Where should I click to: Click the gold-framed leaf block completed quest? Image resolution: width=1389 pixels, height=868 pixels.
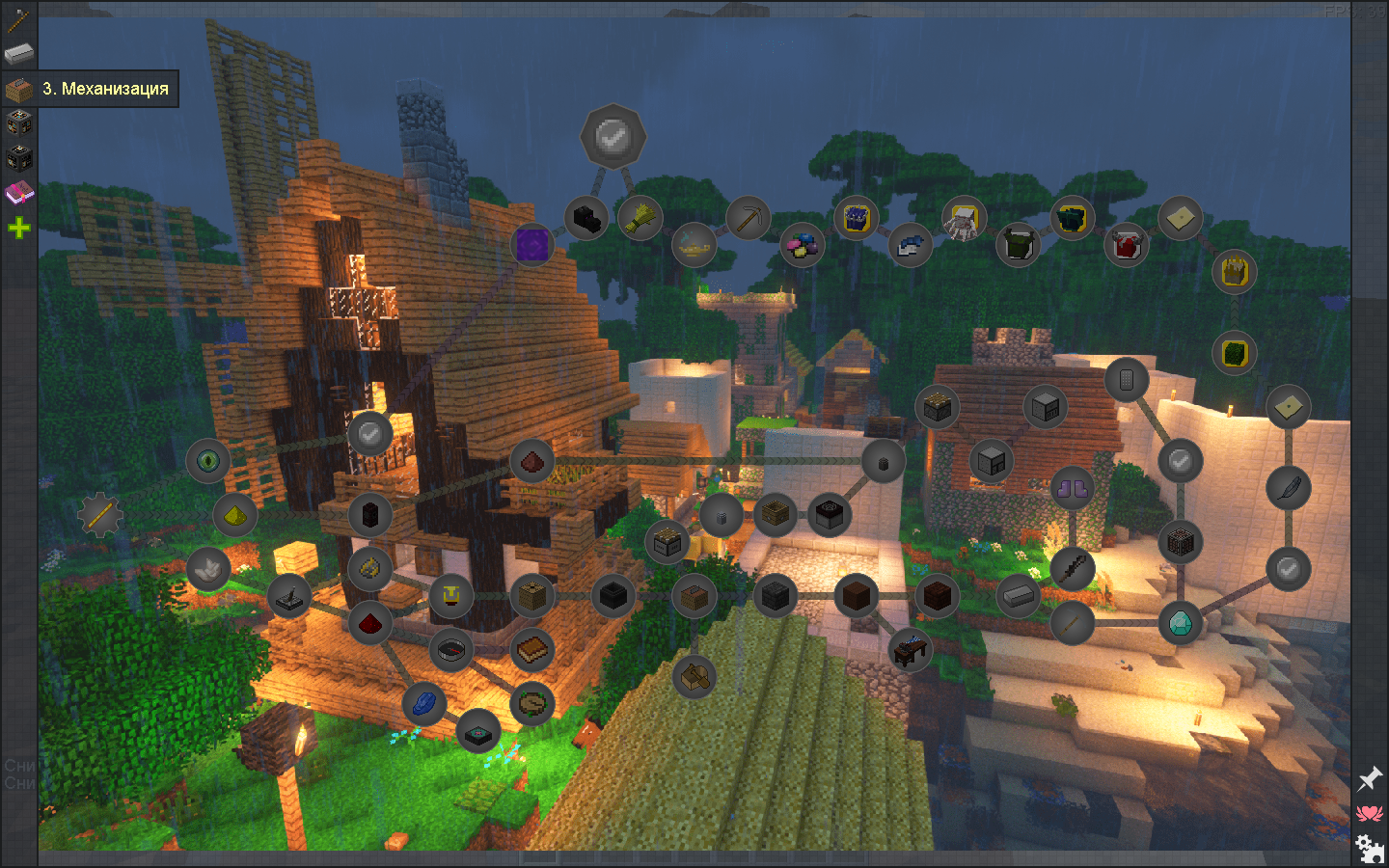pyautogui.click(x=1236, y=353)
